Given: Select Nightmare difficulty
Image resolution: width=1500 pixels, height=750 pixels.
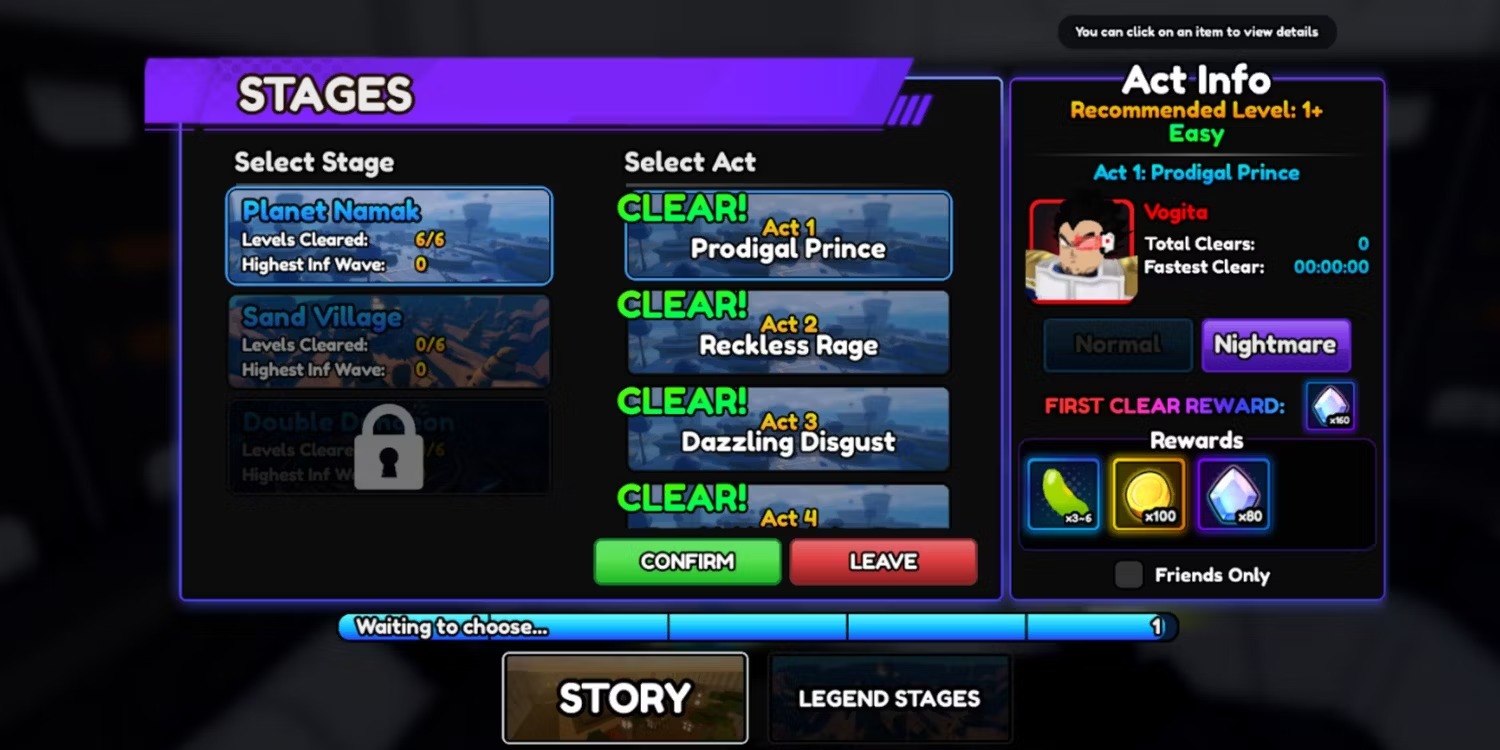Looking at the screenshot, I should pyautogui.click(x=1275, y=344).
